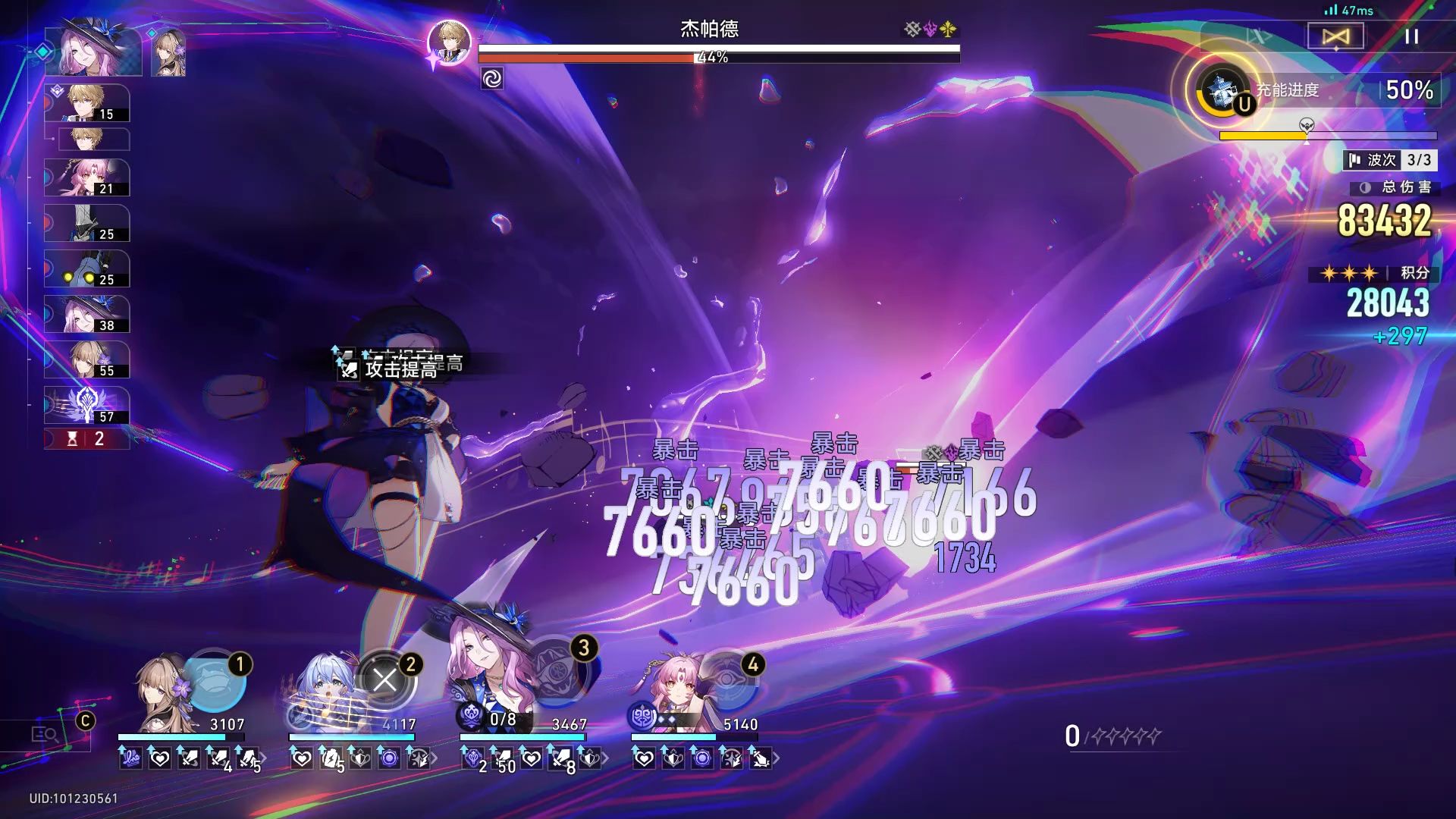Activate Jade's ultimate numbered 3
Screen dimensions: 1456x819
click(x=559, y=667)
